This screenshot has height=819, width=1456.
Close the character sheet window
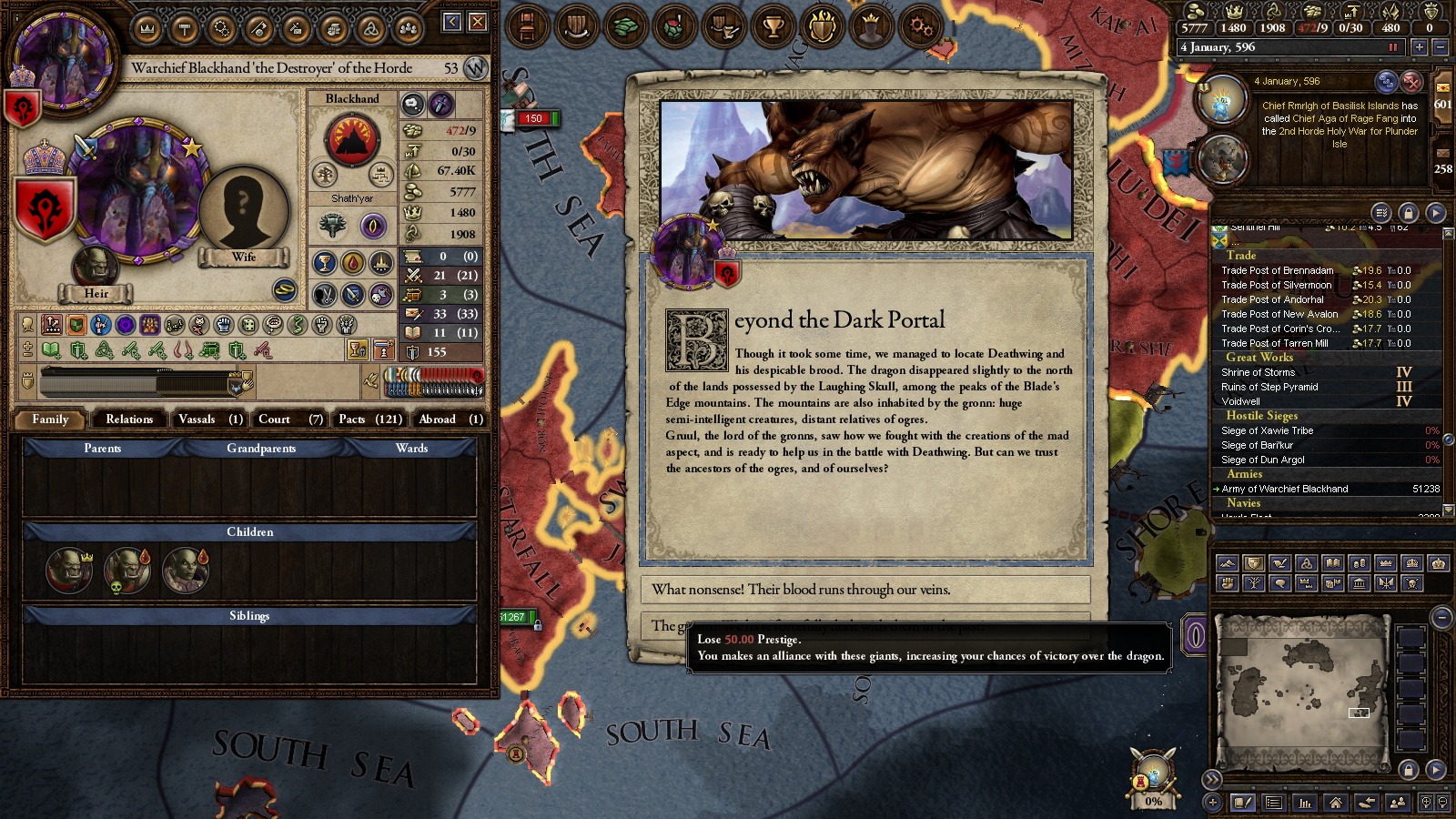click(x=478, y=22)
